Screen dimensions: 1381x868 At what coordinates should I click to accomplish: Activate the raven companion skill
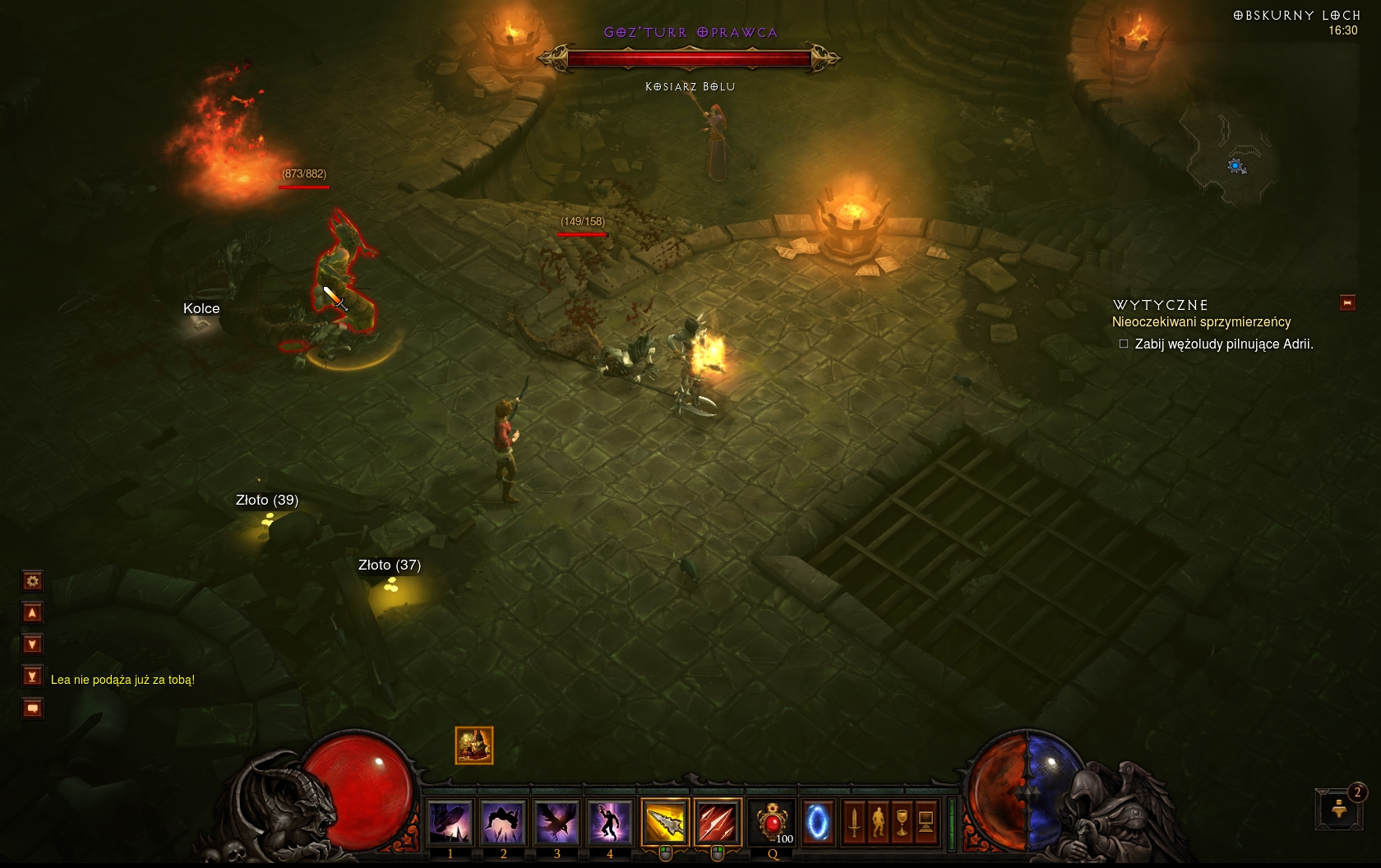(557, 822)
